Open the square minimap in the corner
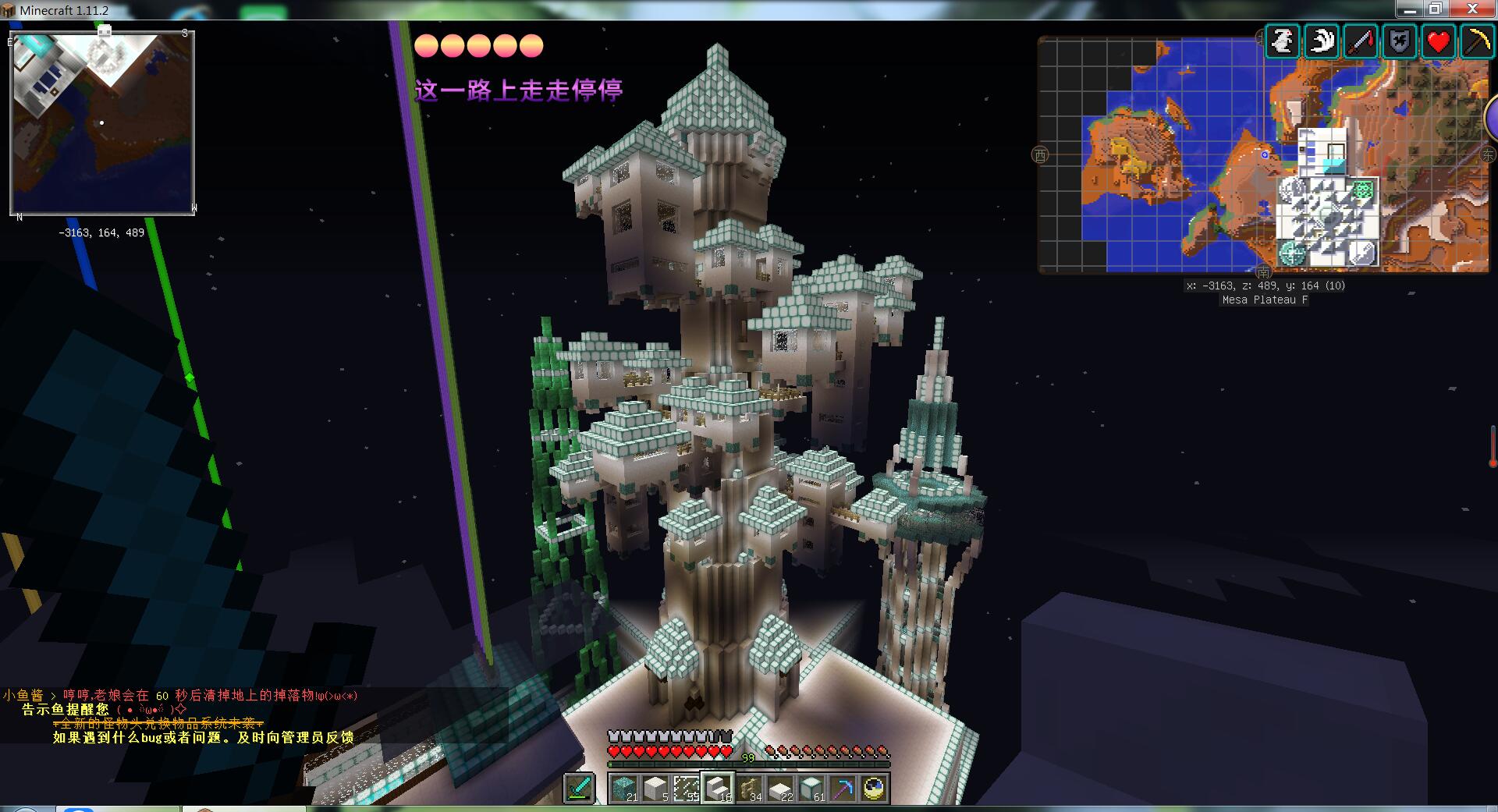This screenshot has height=812, width=1498. 102,122
